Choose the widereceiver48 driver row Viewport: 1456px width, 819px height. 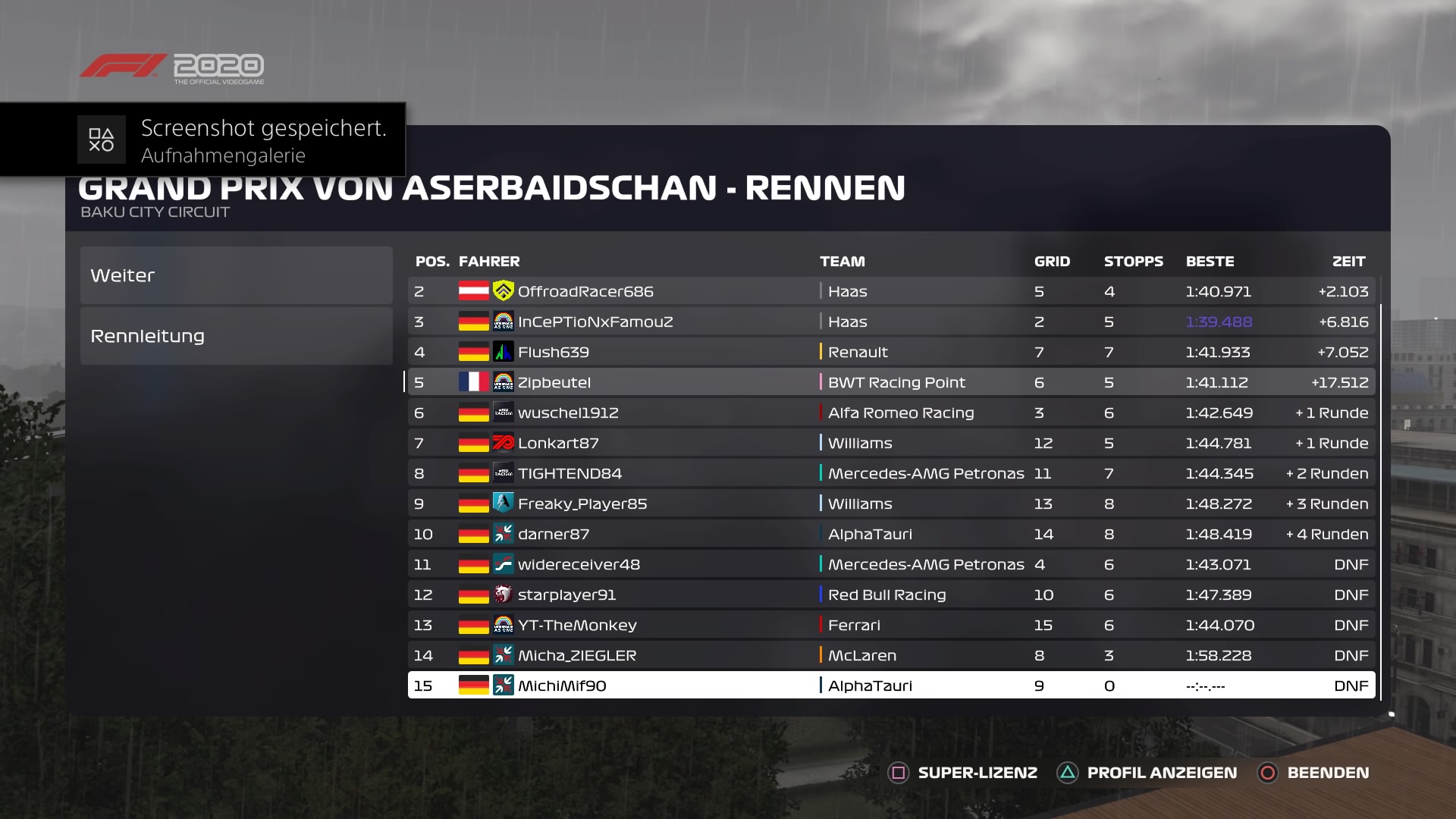tap(891, 564)
